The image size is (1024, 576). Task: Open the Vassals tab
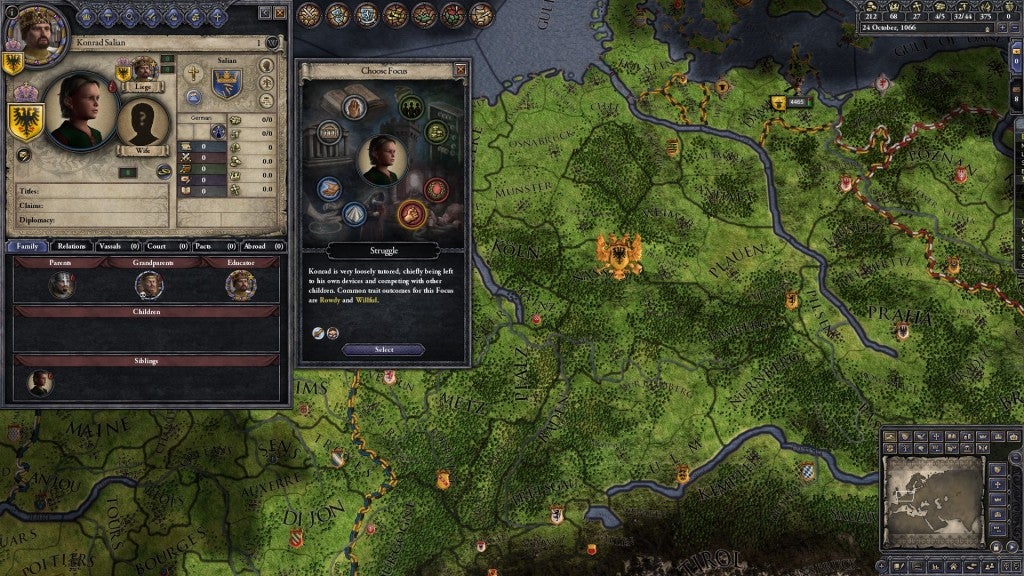point(116,245)
